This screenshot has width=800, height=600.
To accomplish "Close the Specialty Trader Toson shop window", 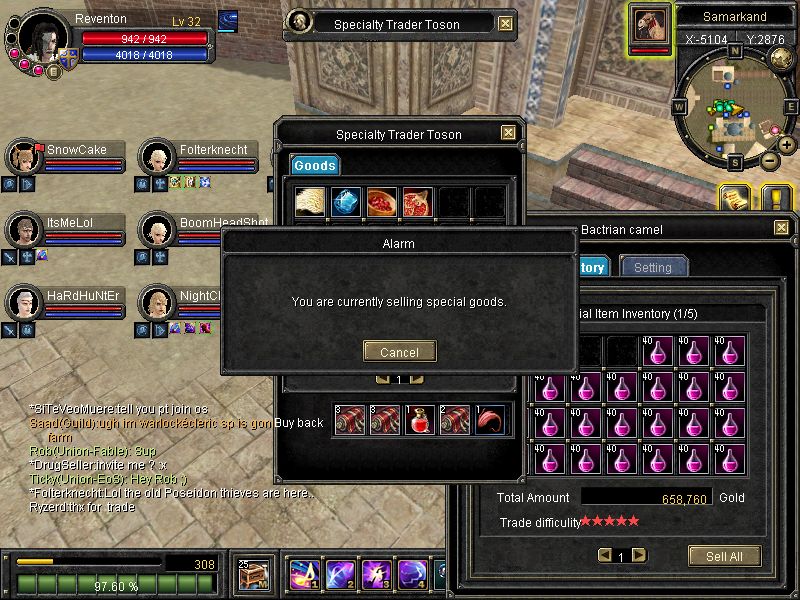I will (508, 133).
